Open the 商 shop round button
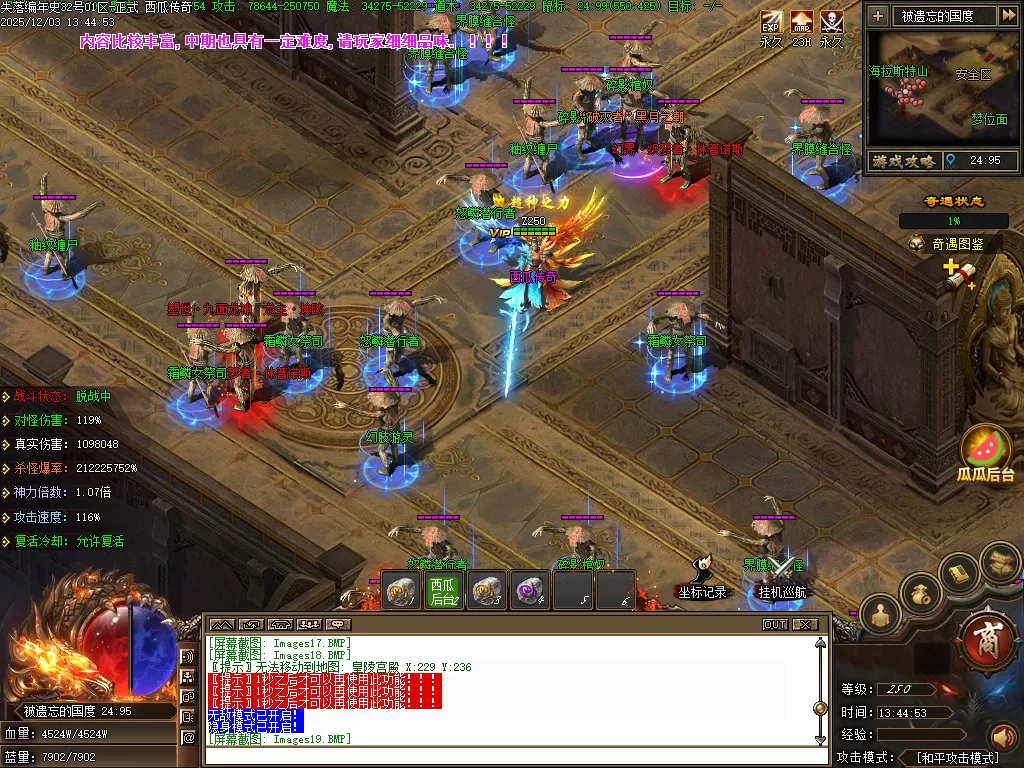This screenshot has height=768, width=1024. coord(987,639)
